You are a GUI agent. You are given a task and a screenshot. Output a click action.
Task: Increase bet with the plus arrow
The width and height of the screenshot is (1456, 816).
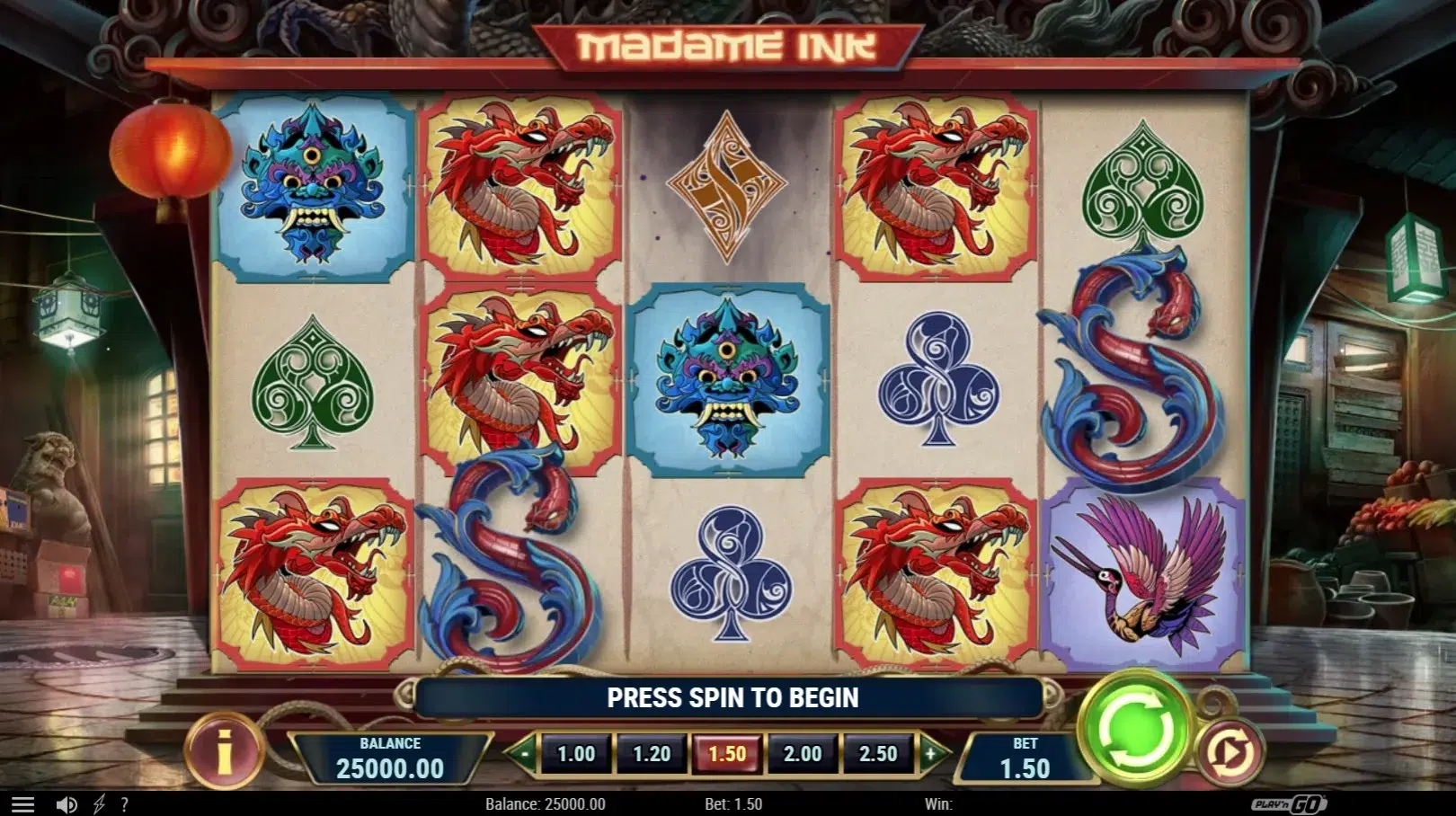point(931,754)
